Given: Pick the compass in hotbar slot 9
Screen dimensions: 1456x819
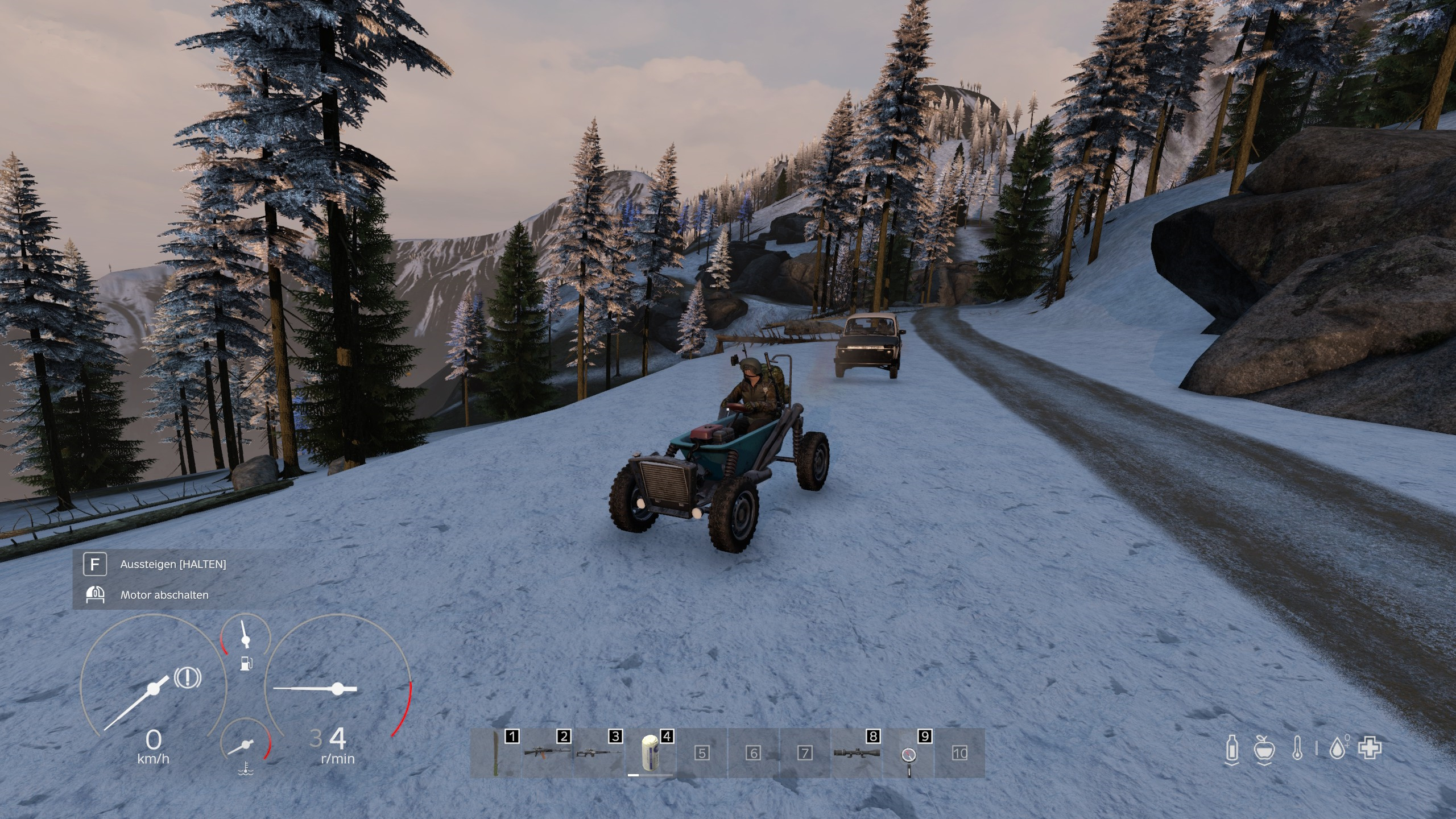Looking at the screenshot, I should (x=908, y=755).
